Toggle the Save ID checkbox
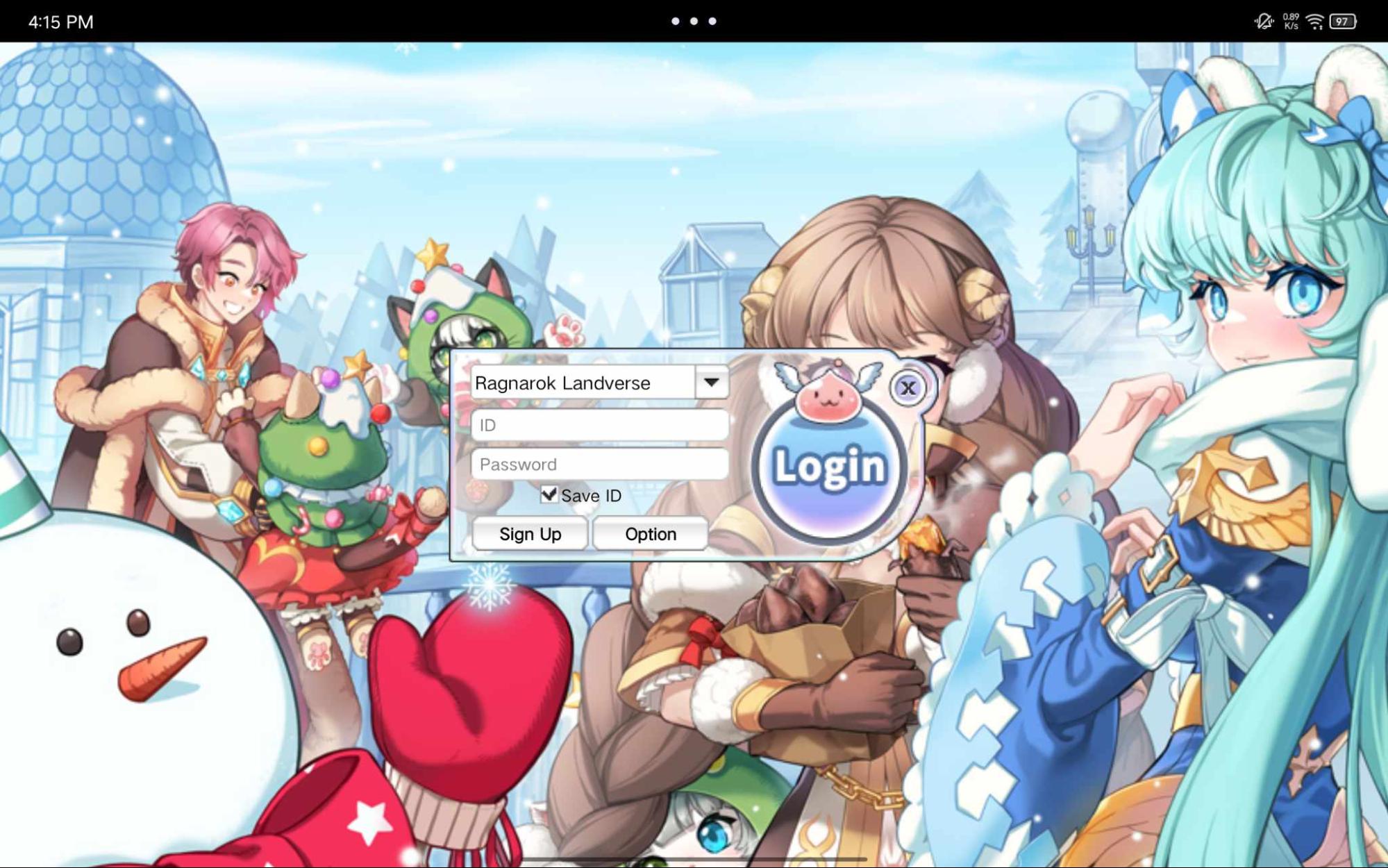 549,494
